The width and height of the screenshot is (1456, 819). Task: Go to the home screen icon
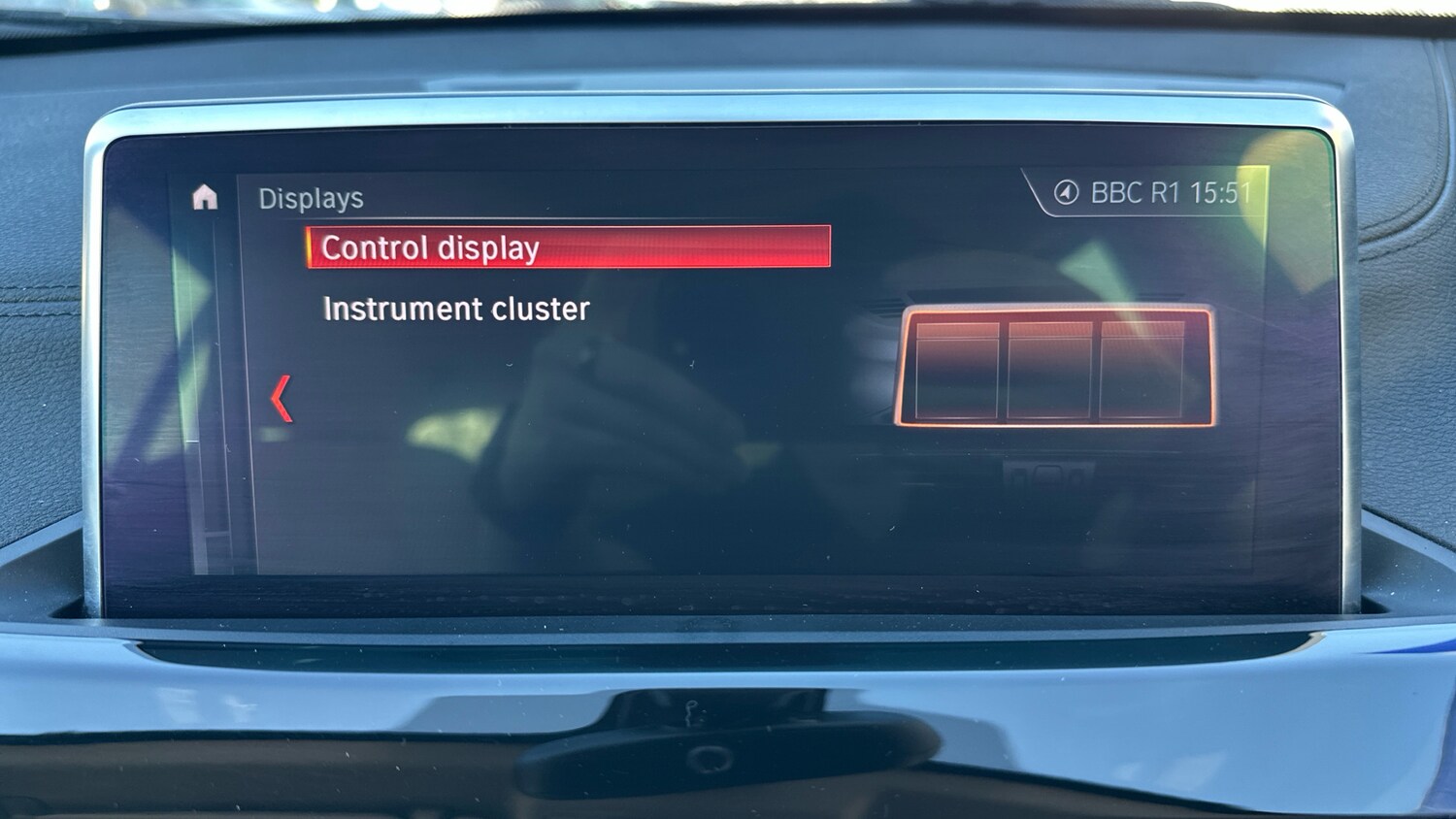coord(205,198)
